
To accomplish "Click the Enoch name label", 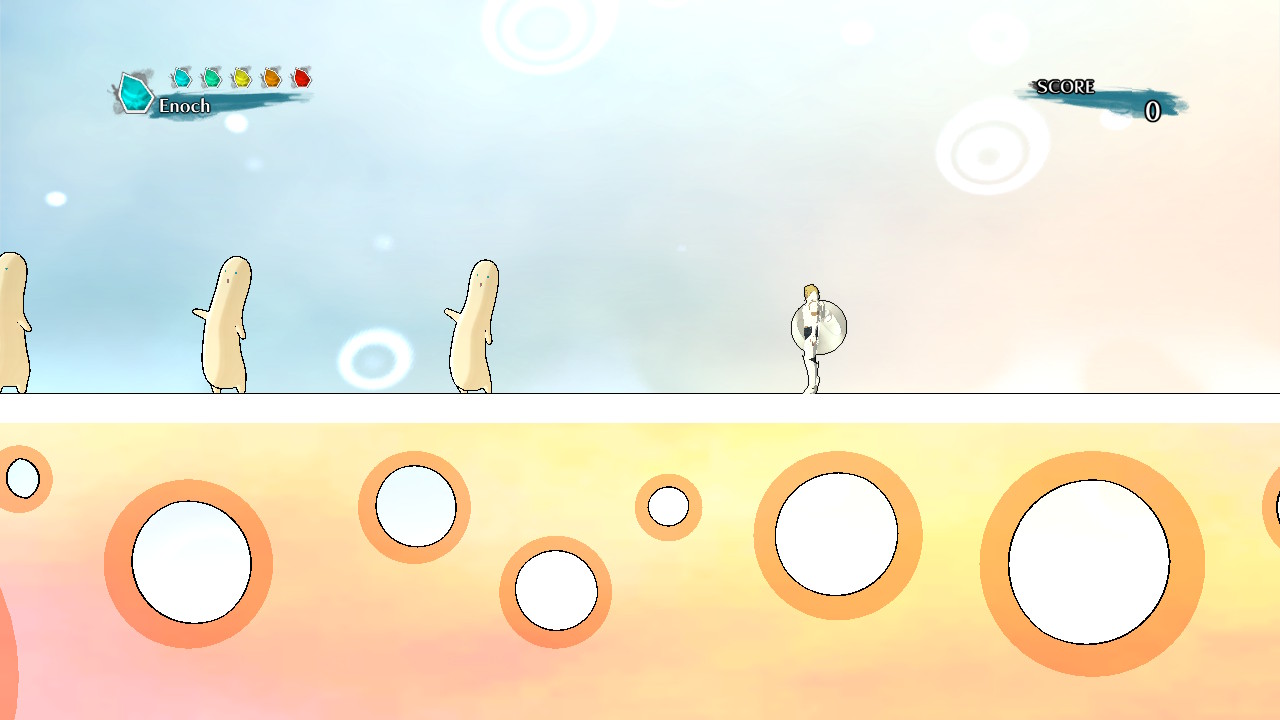I will tap(186, 105).
